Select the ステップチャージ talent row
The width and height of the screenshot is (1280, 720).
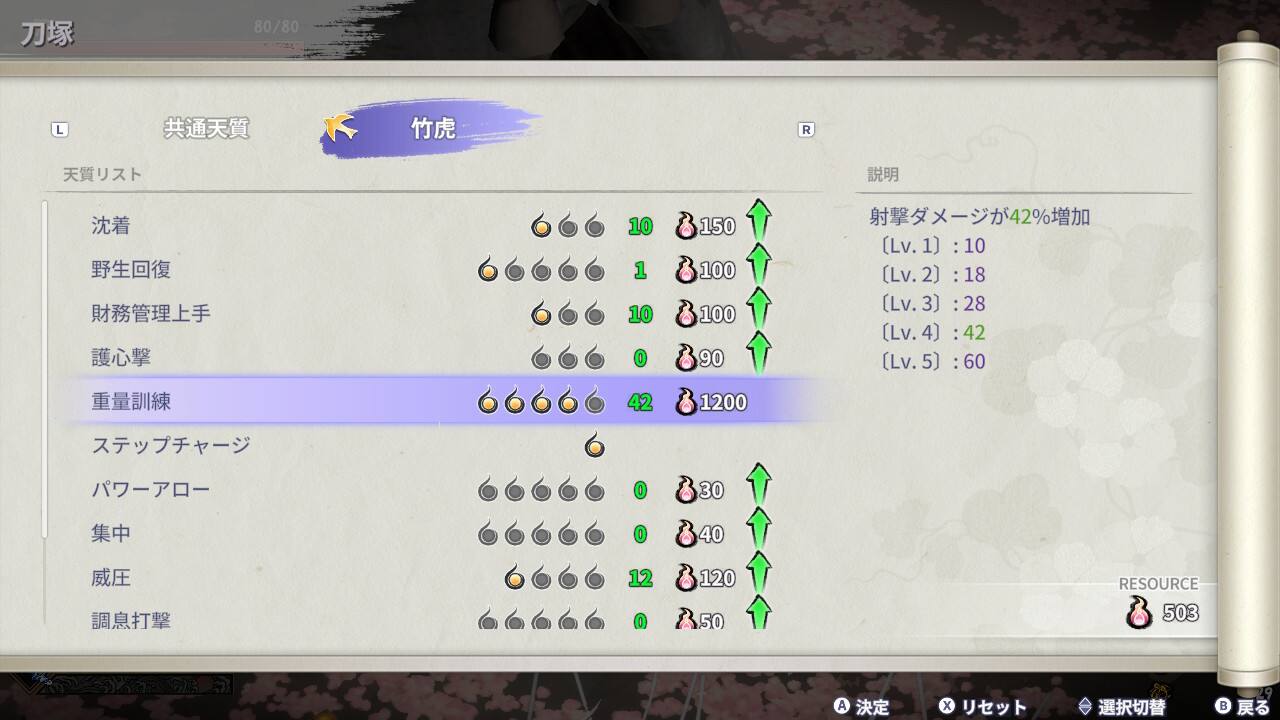point(171,446)
